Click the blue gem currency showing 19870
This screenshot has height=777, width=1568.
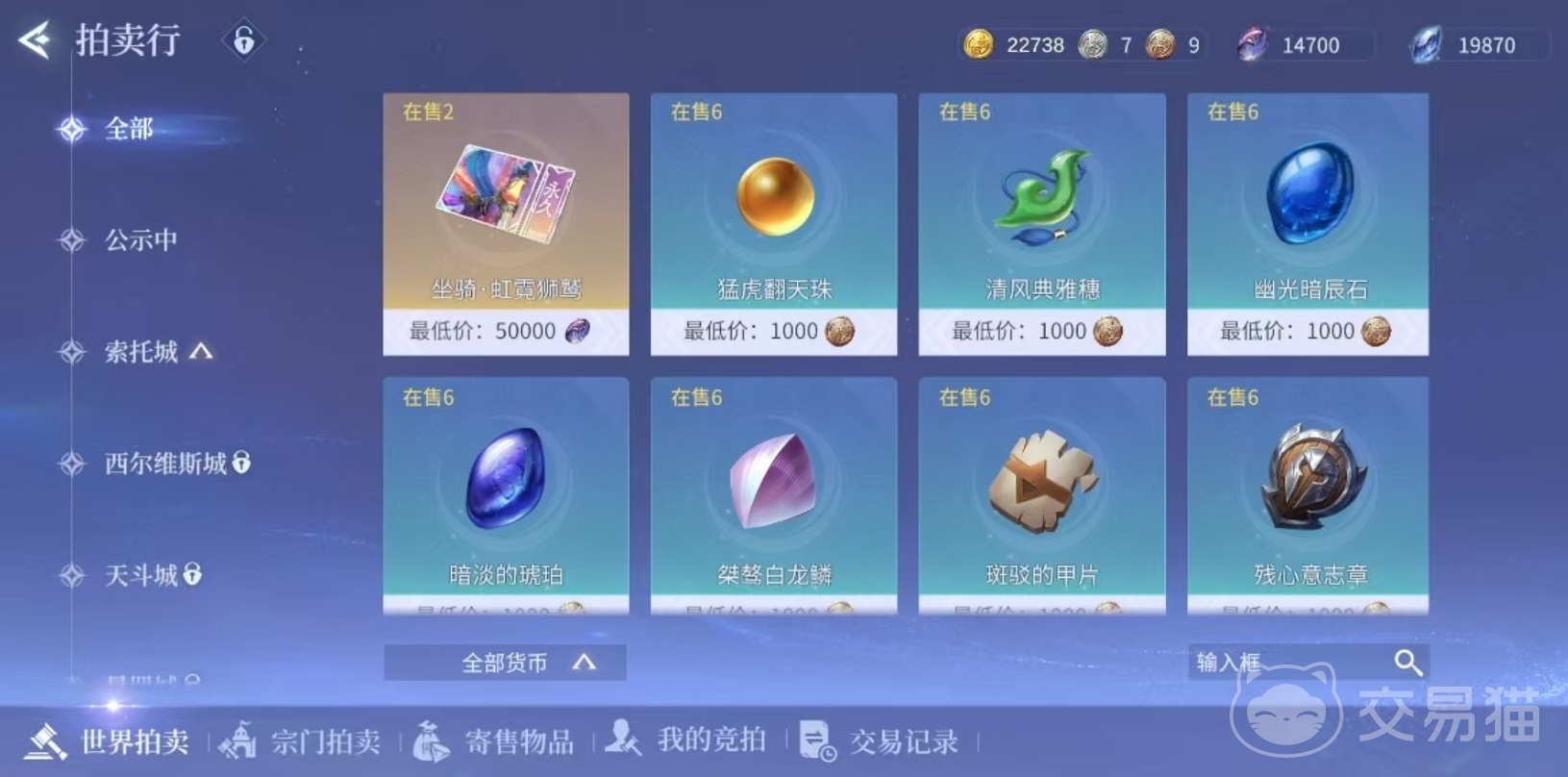click(x=1427, y=44)
